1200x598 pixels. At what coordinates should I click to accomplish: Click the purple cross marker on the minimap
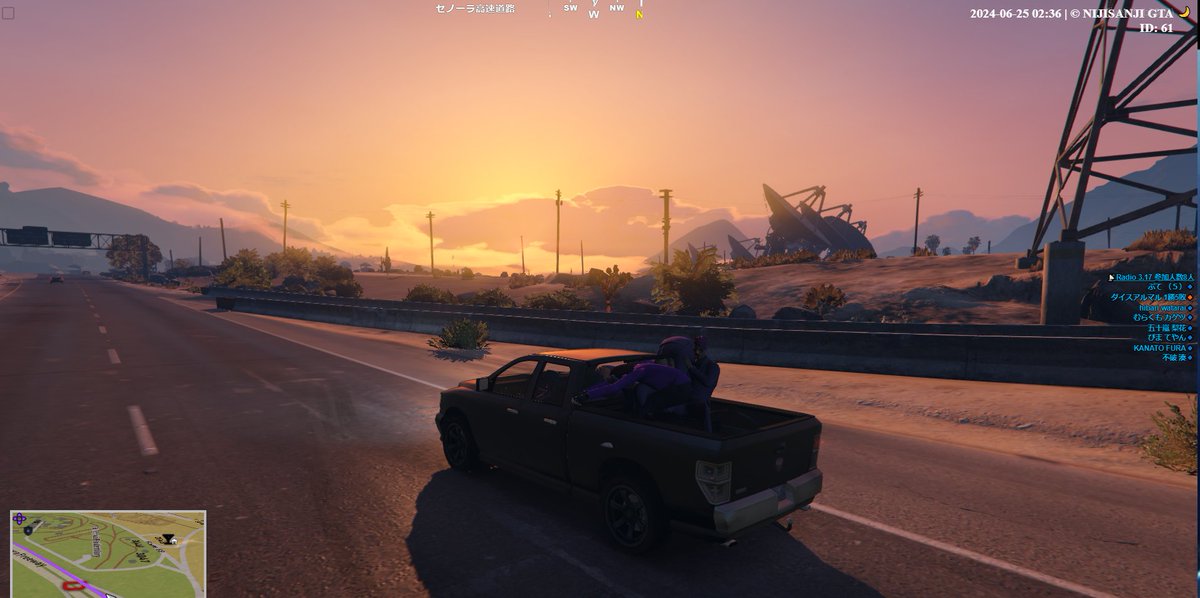coord(20,520)
